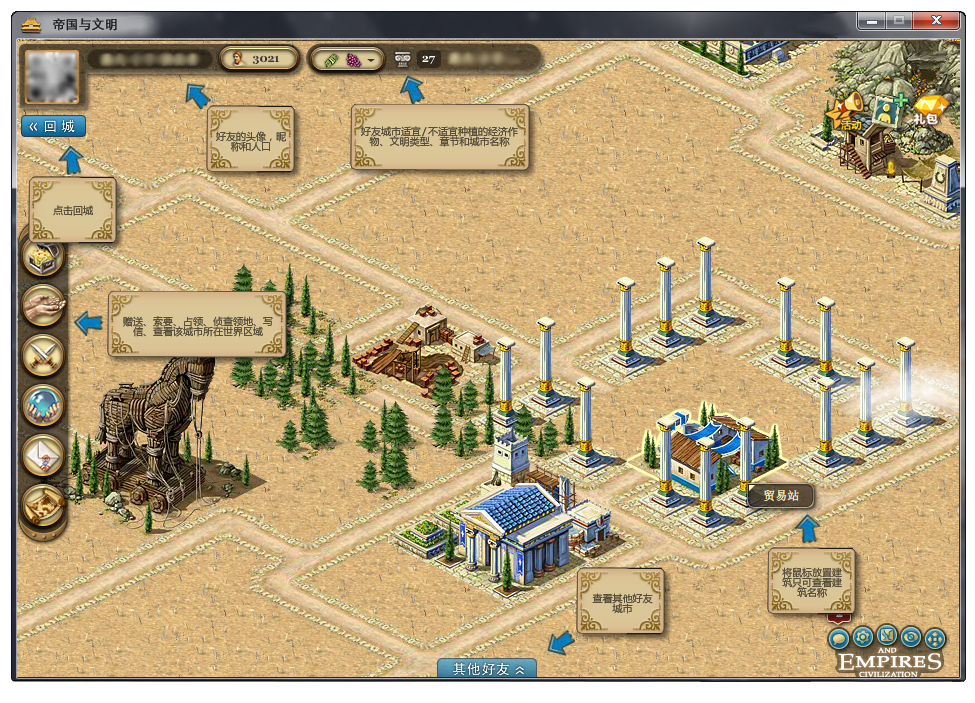Image resolution: width=975 pixels, height=703 pixels.
Task: Click the round bird emblem button
Action: click(887, 636)
